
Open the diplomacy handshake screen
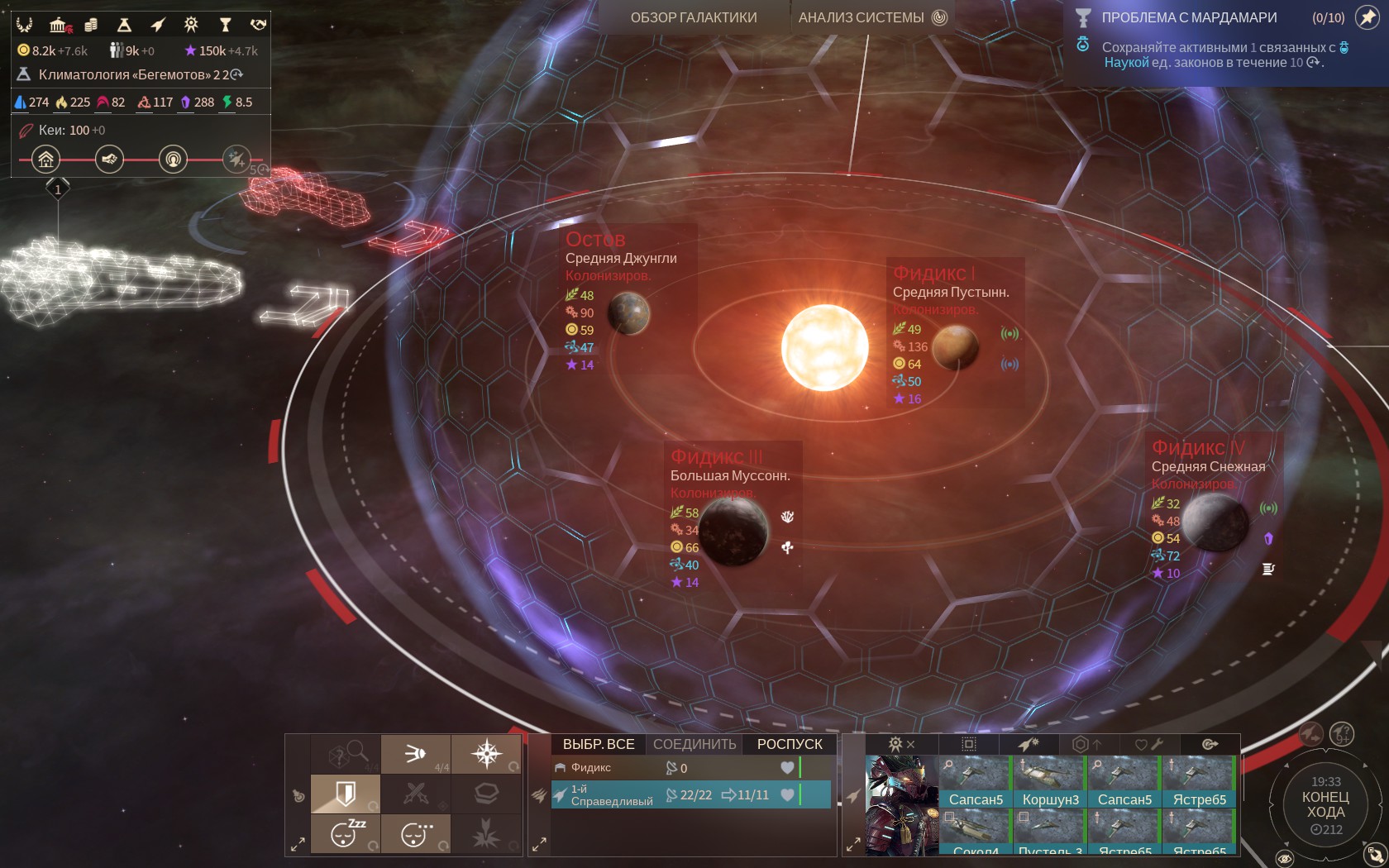tap(258, 25)
